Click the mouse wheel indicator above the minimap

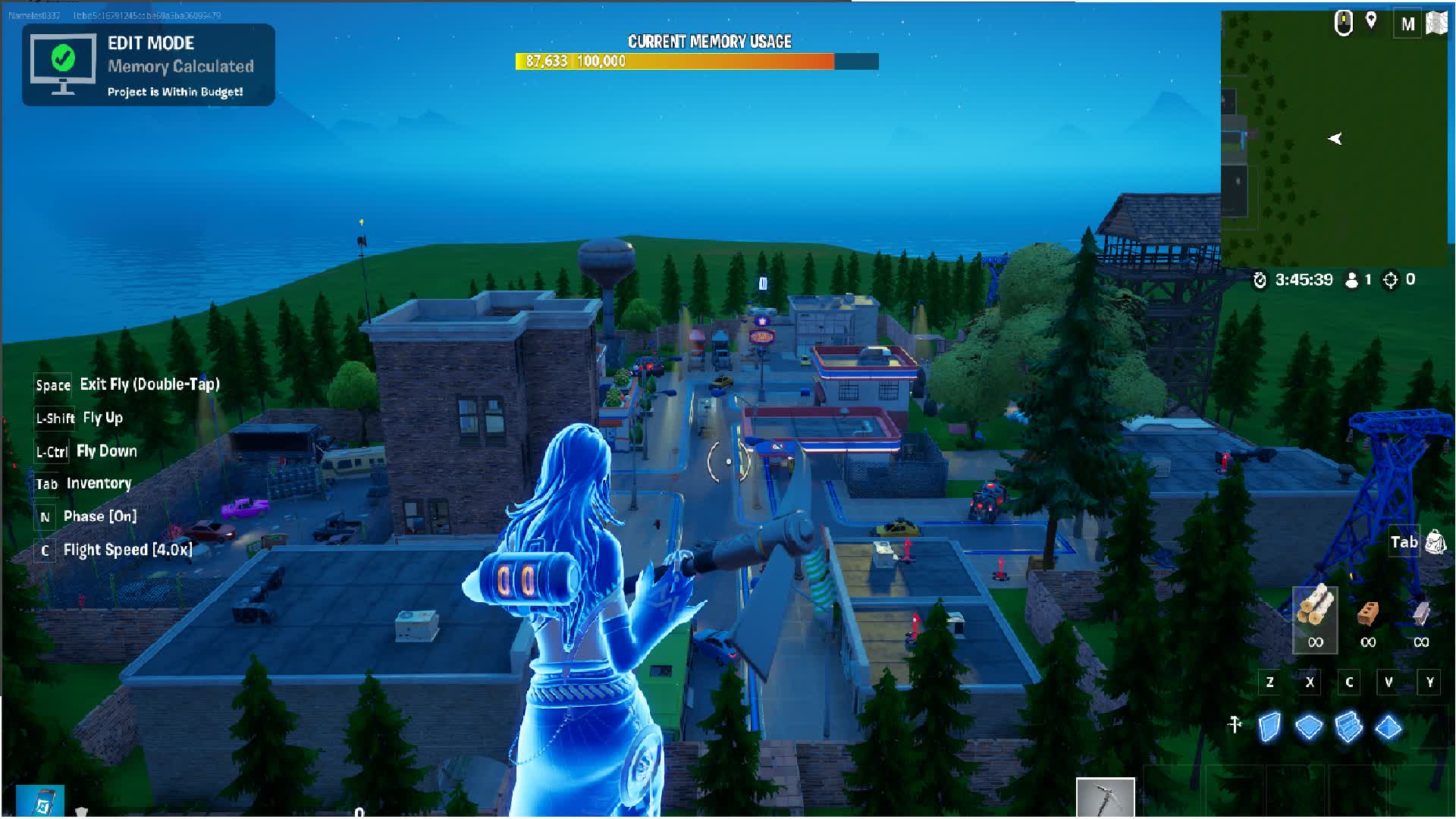1342,23
